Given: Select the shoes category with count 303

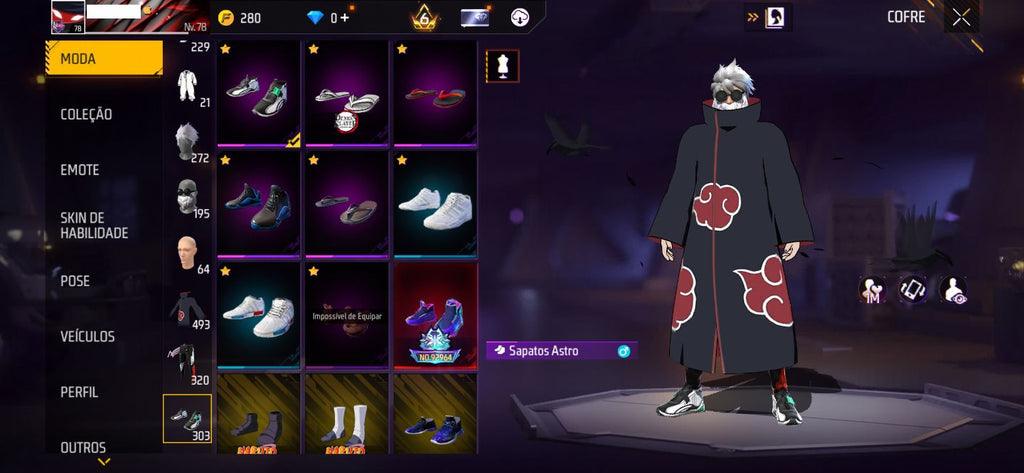Looking at the screenshot, I should click(x=187, y=418).
